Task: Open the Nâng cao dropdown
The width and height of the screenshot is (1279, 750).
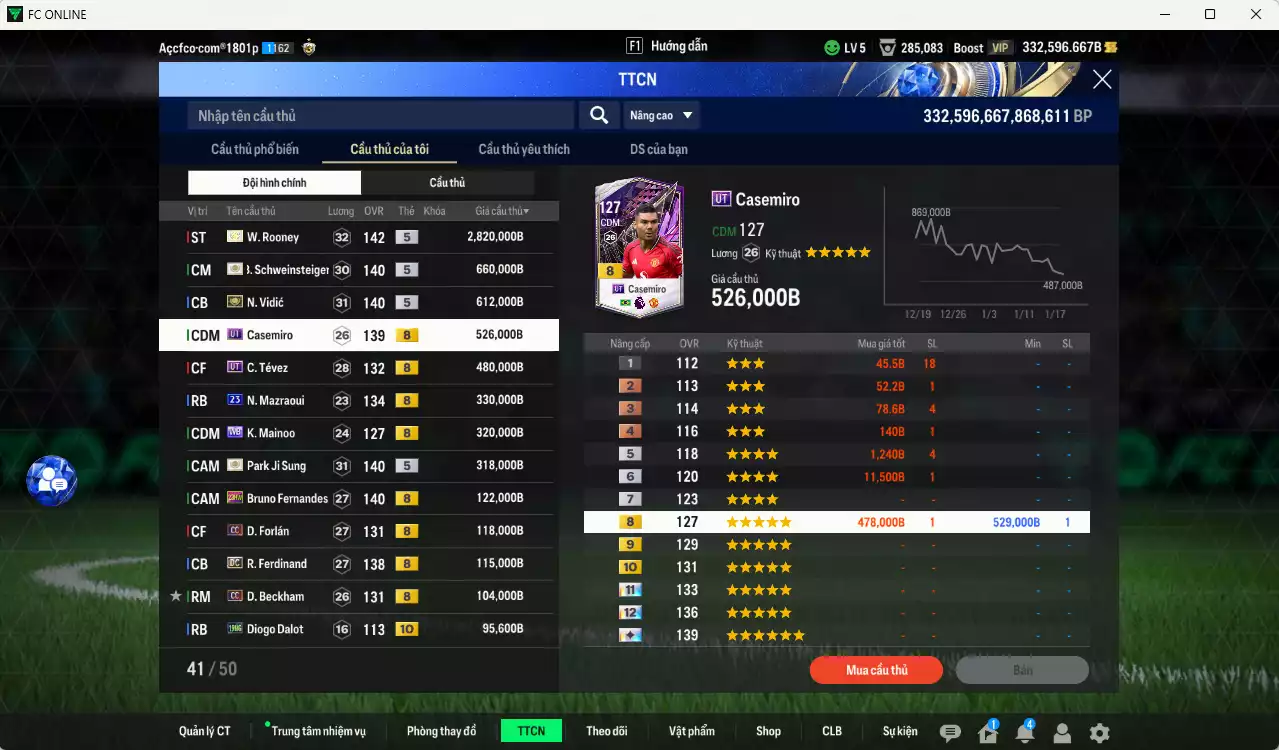Action: [661, 116]
